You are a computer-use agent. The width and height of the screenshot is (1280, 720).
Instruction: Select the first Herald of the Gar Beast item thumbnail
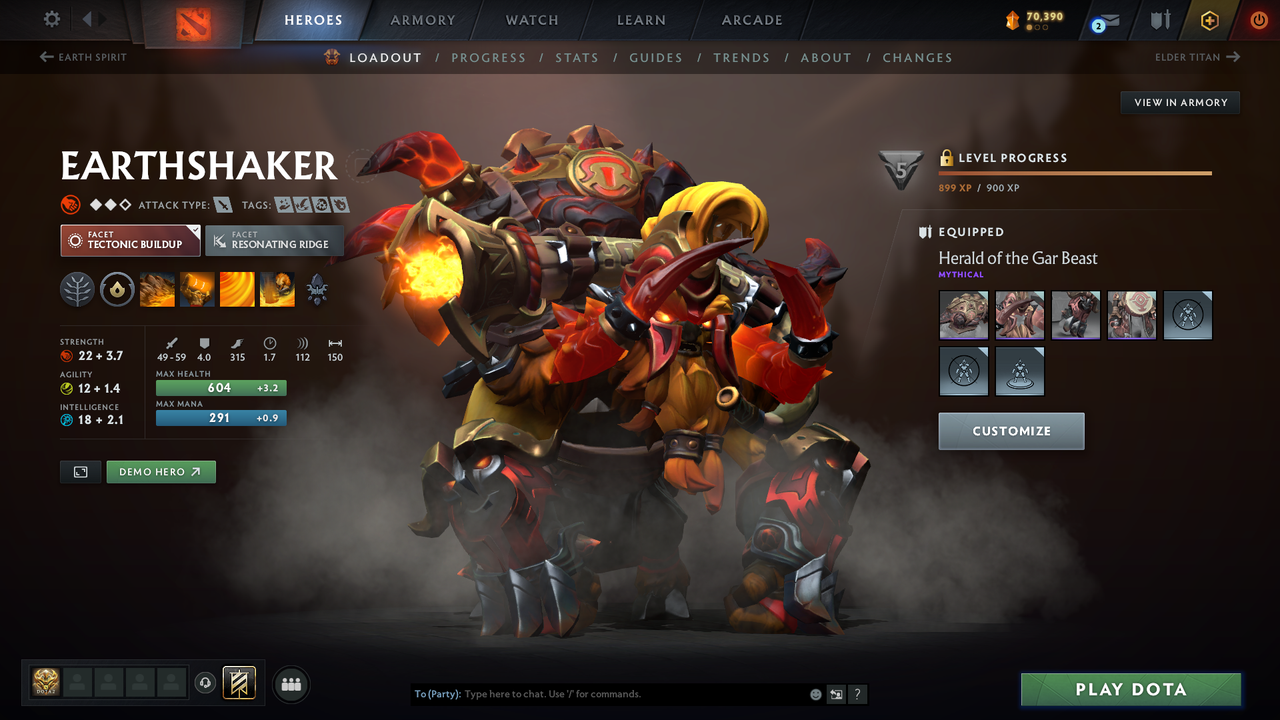(x=963, y=315)
